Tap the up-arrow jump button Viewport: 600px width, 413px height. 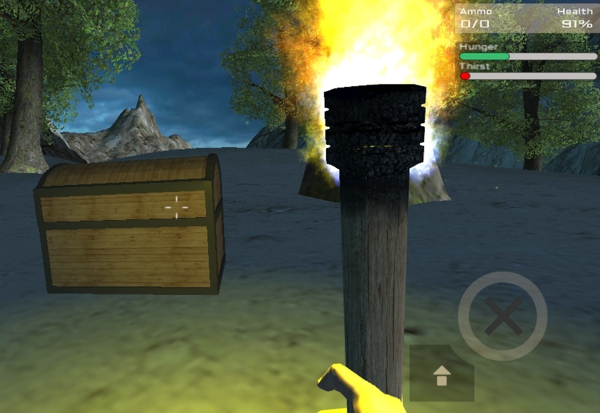pyautogui.click(x=441, y=375)
